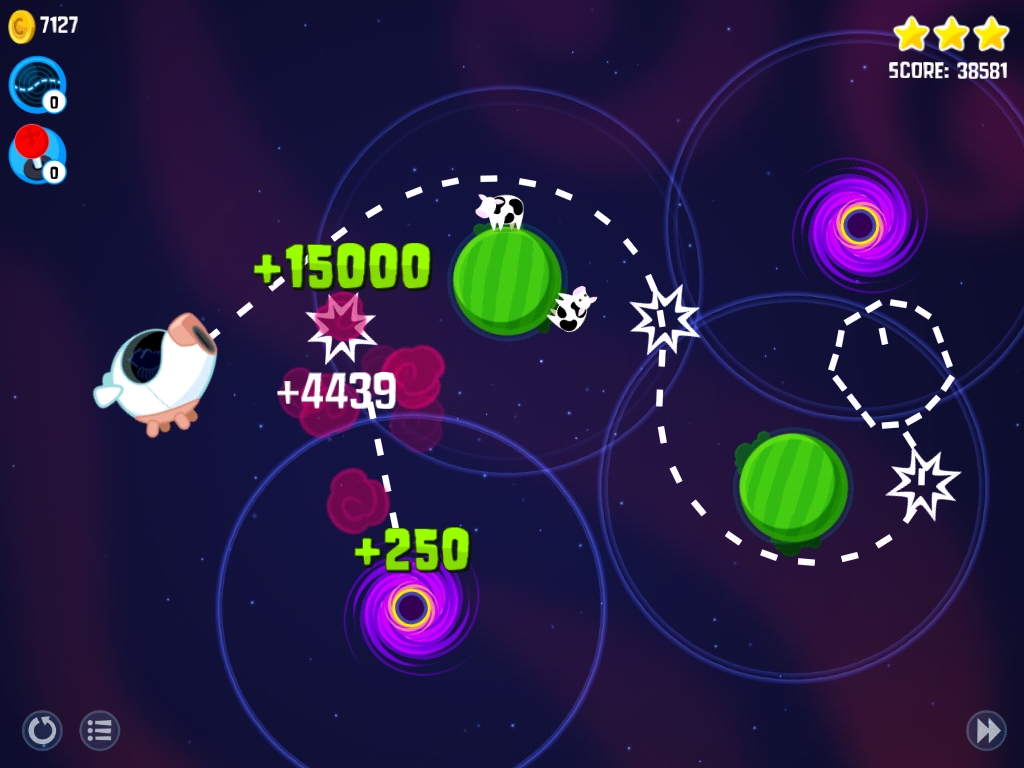
Task: Restart the level with the circular arrow
Action: [x=42, y=731]
